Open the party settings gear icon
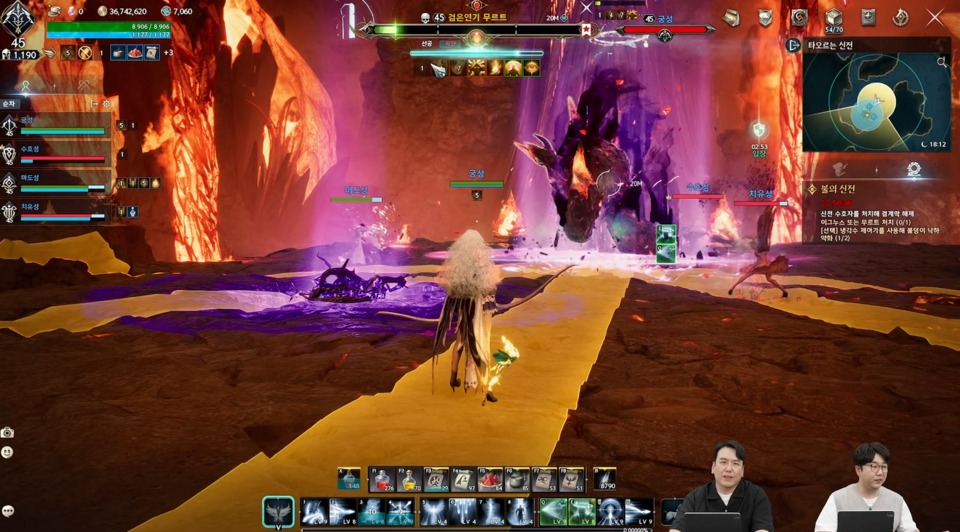The height and width of the screenshot is (532, 960). [x=107, y=103]
